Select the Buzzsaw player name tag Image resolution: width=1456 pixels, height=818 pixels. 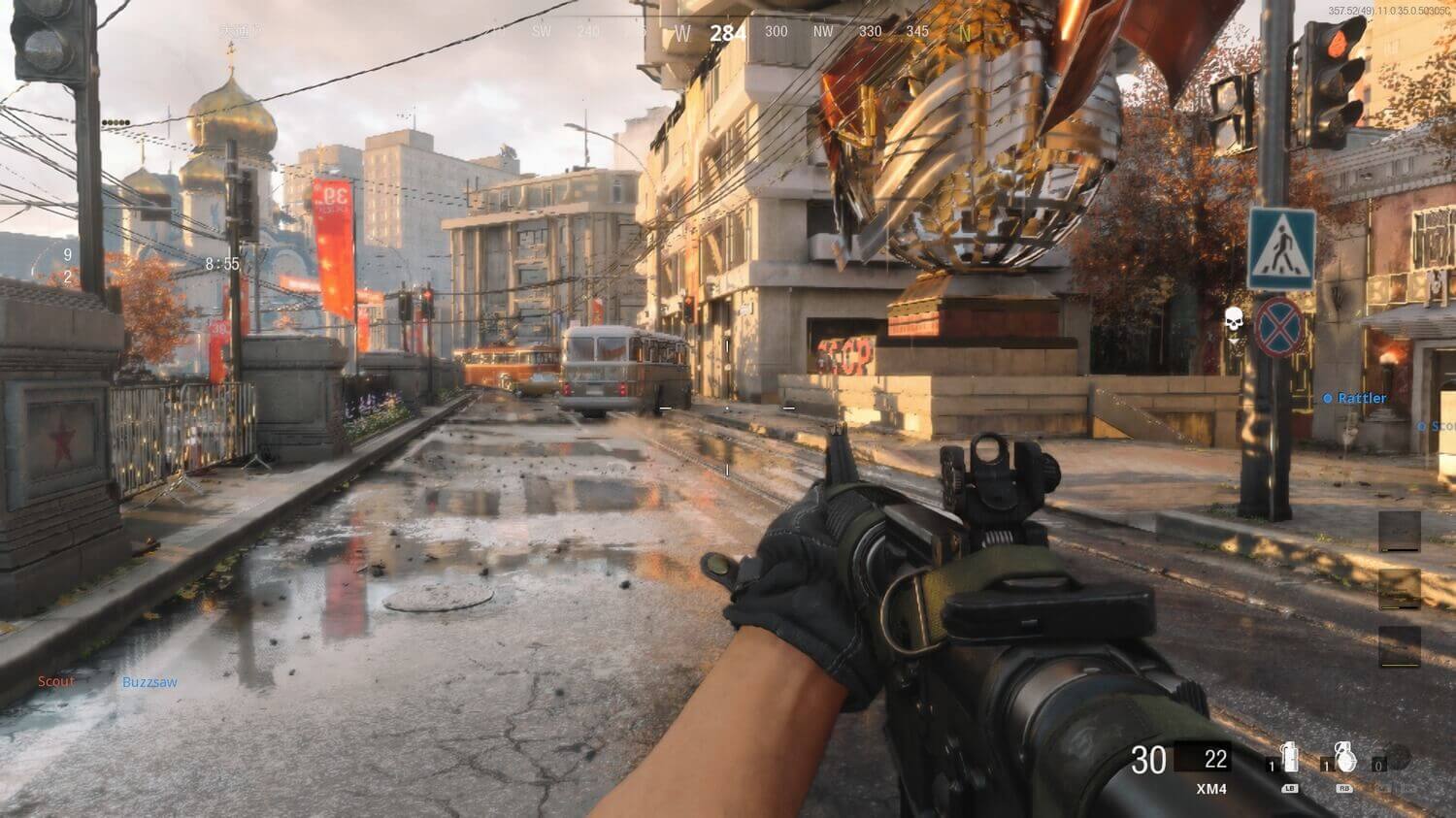point(149,682)
